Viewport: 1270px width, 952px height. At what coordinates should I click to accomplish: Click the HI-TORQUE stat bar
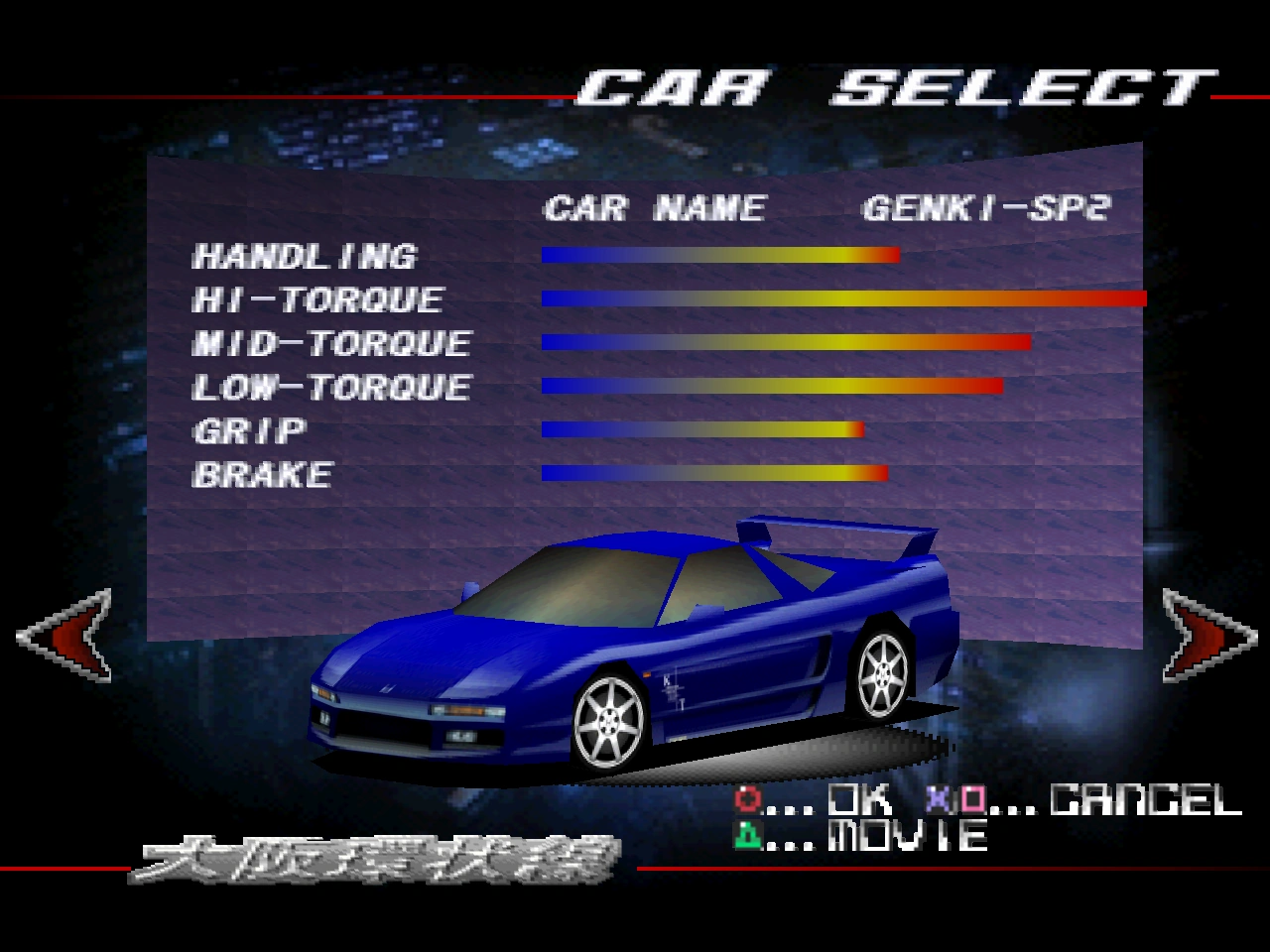(843, 297)
